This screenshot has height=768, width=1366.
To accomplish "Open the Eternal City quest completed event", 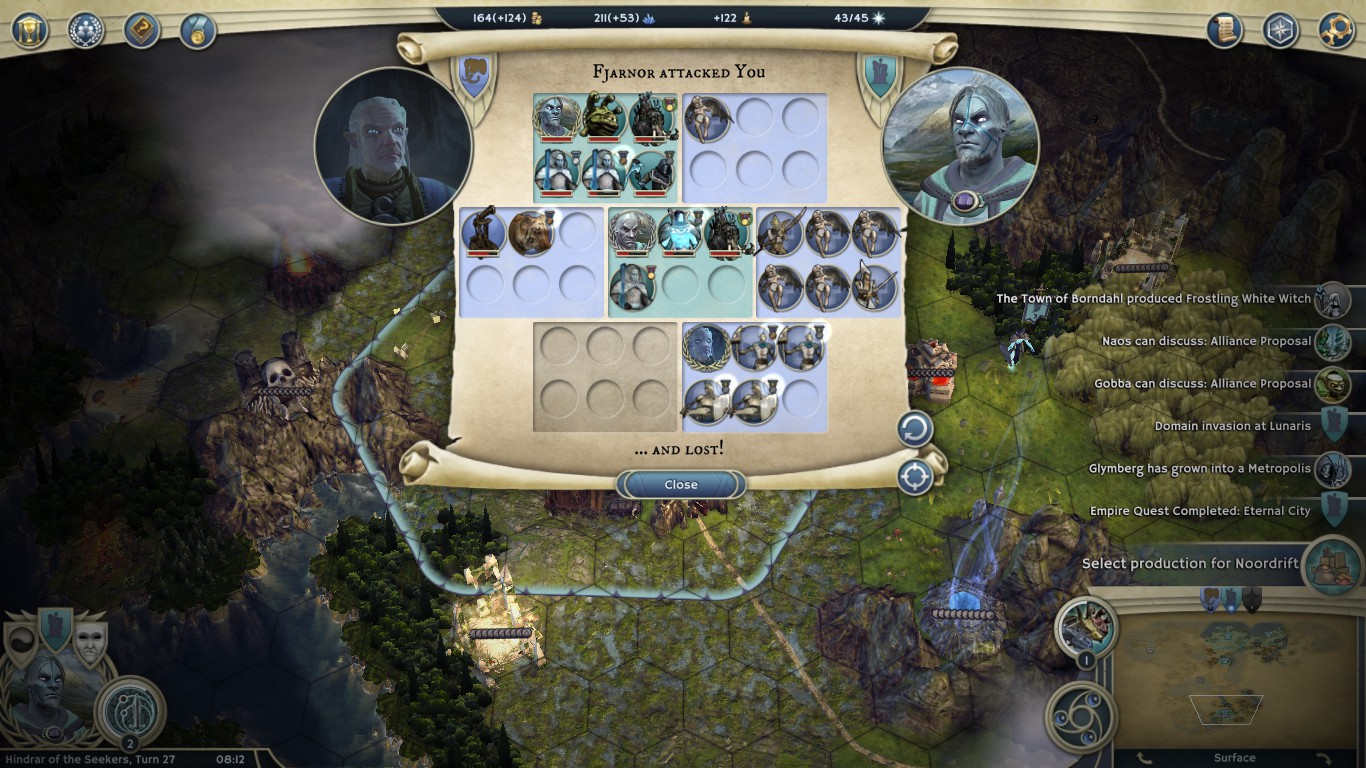I will click(1333, 511).
